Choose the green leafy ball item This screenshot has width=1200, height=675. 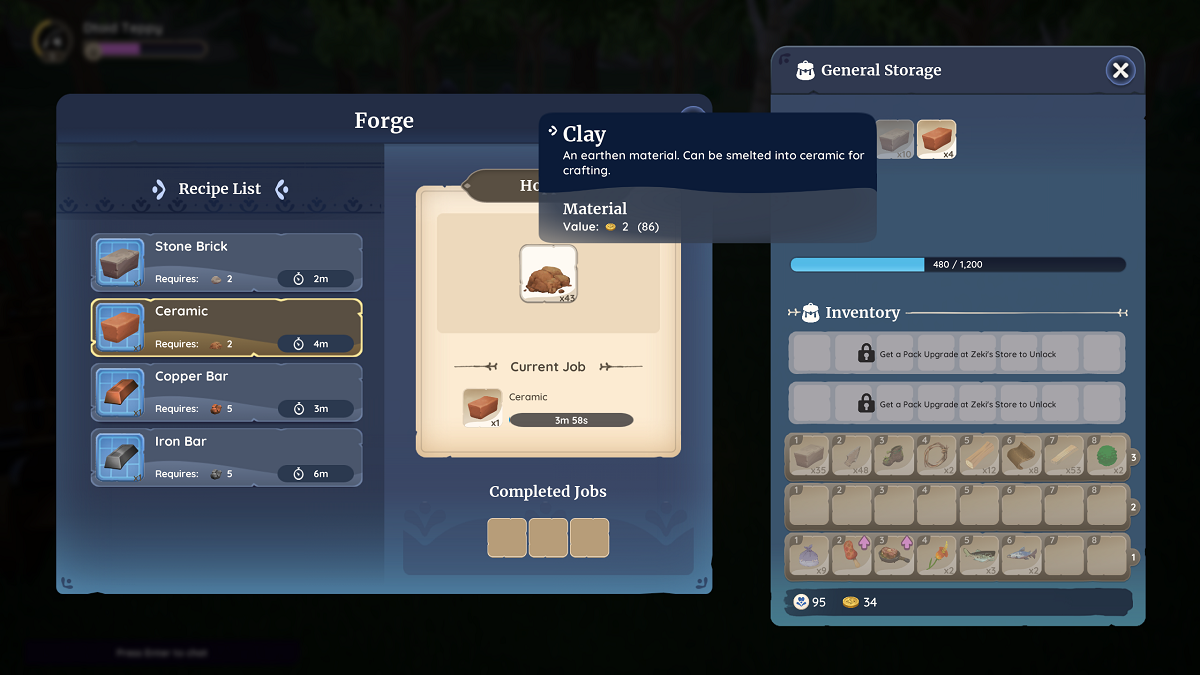click(x=1104, y=456)
